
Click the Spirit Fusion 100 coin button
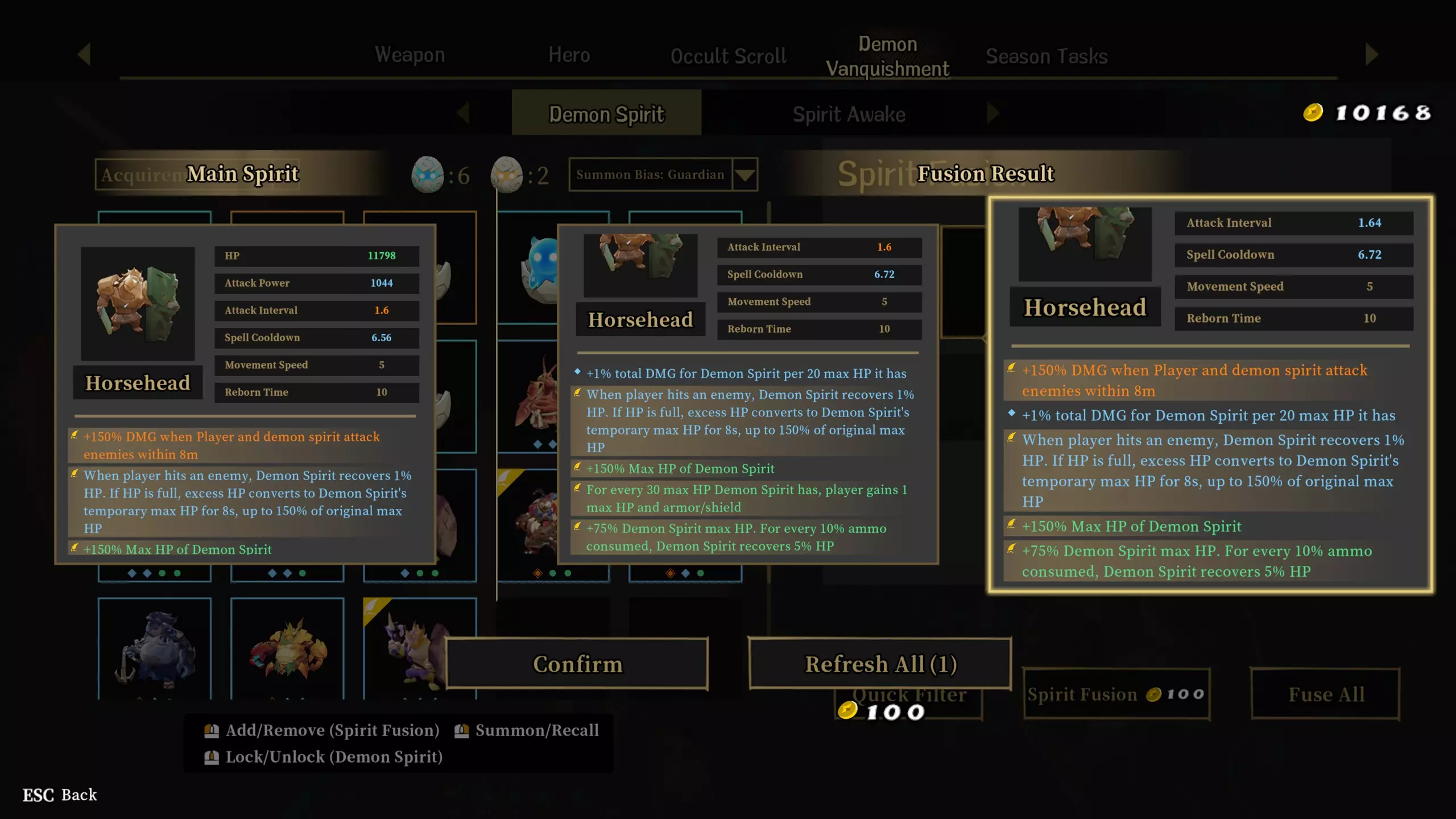[x=1116, y=694]
